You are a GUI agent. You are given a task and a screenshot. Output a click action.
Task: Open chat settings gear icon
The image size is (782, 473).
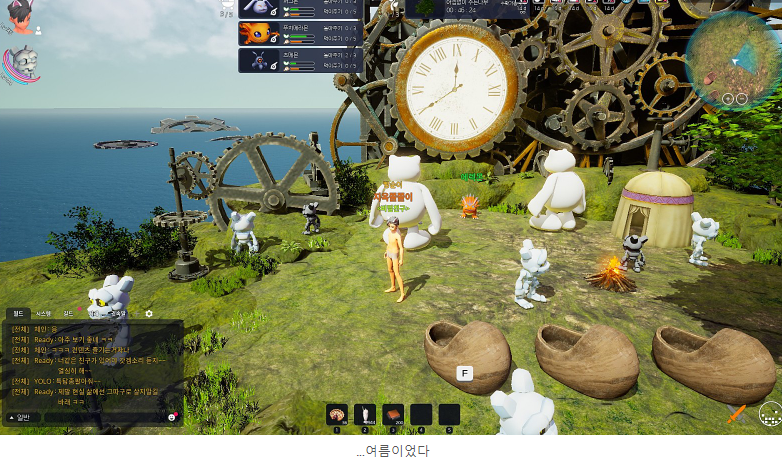pos(149,313)
